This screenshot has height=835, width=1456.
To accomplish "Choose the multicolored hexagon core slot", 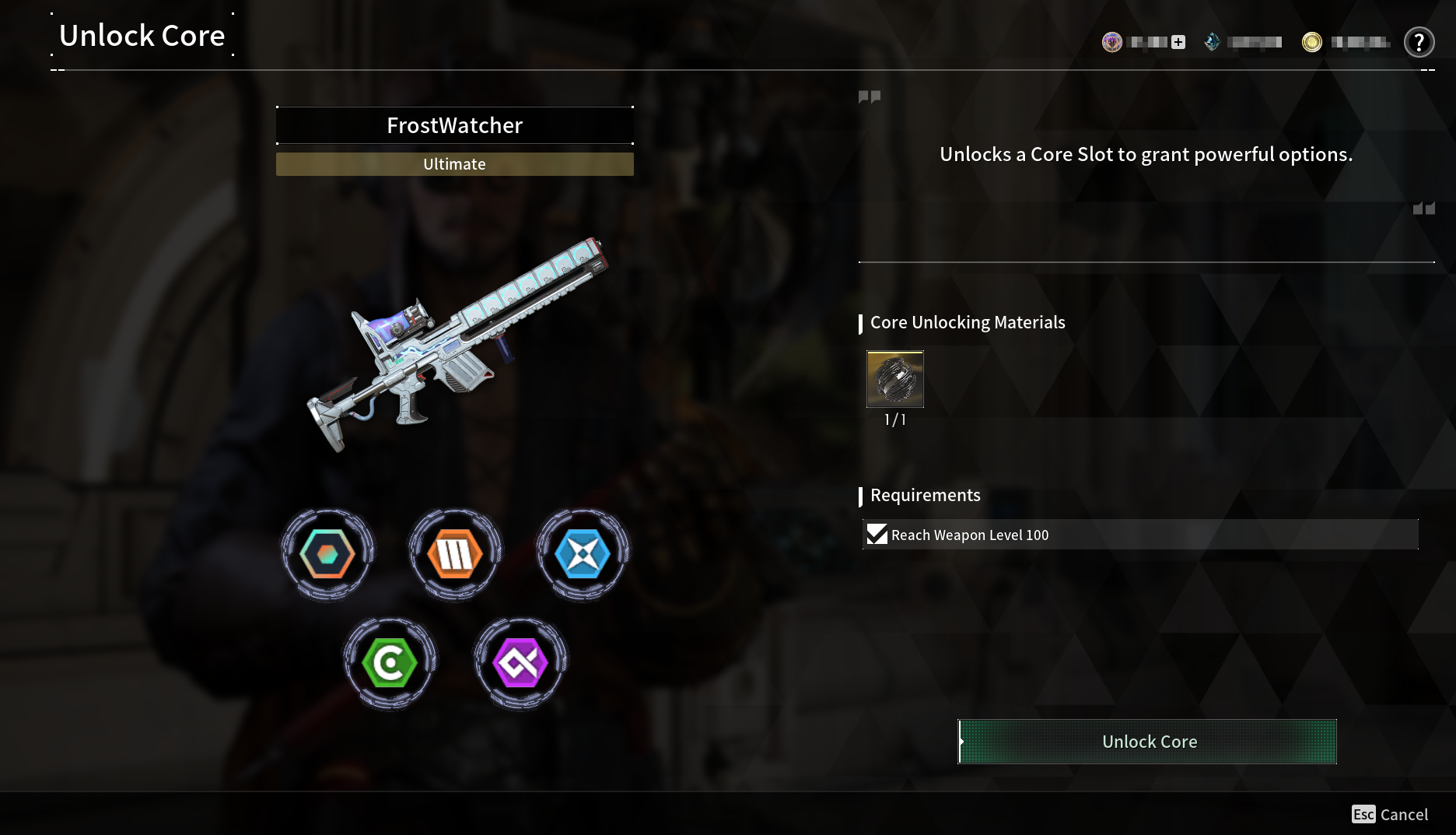I will (x=327, y=555).
